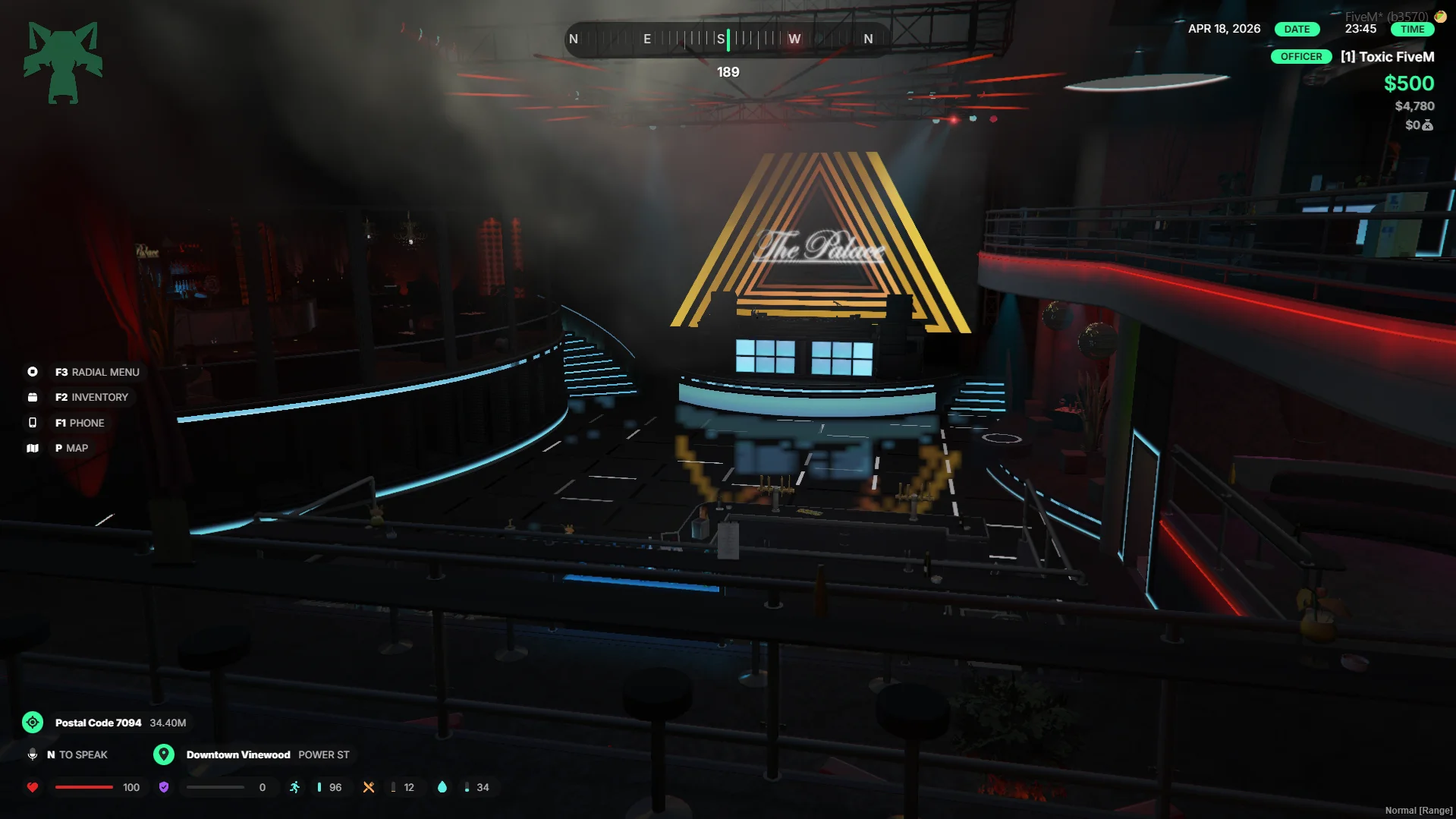Select the green location pin icon
The image size is (1456, 819).
164,754
